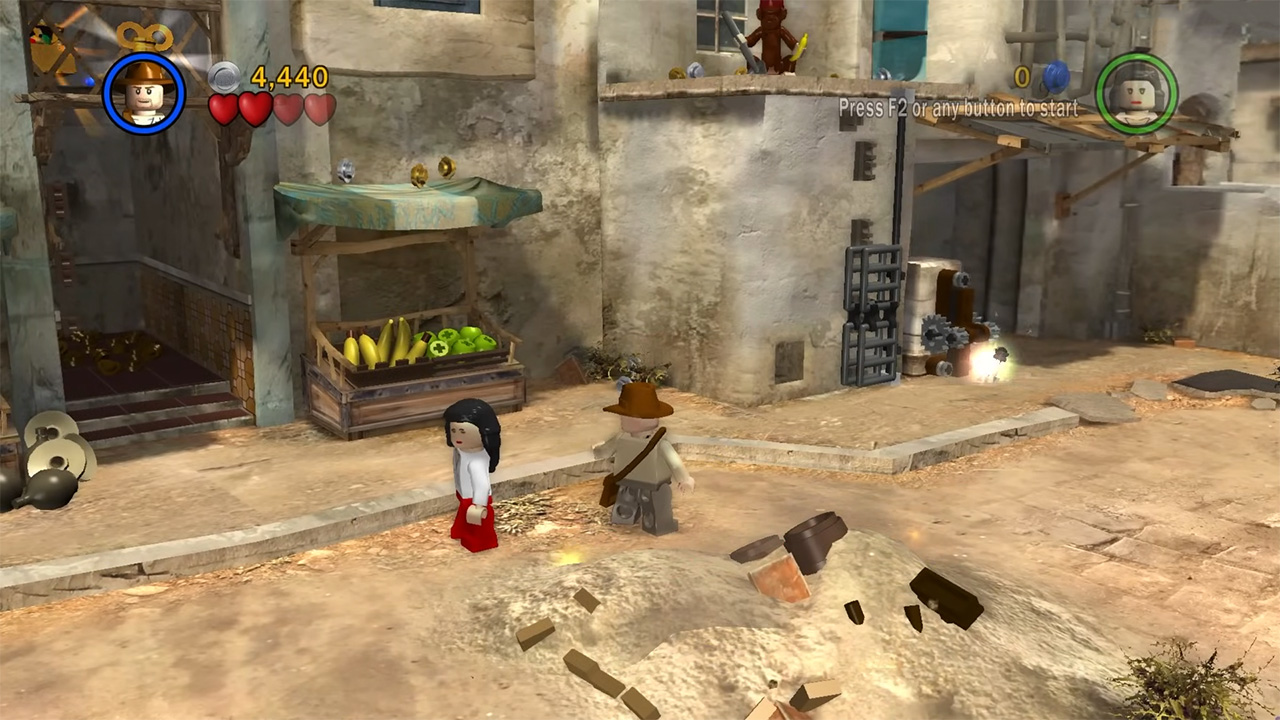Screen dimensions: 1280x720
Task: Select Marion's green-ringed character portrait
Action: click(1138, 93)
